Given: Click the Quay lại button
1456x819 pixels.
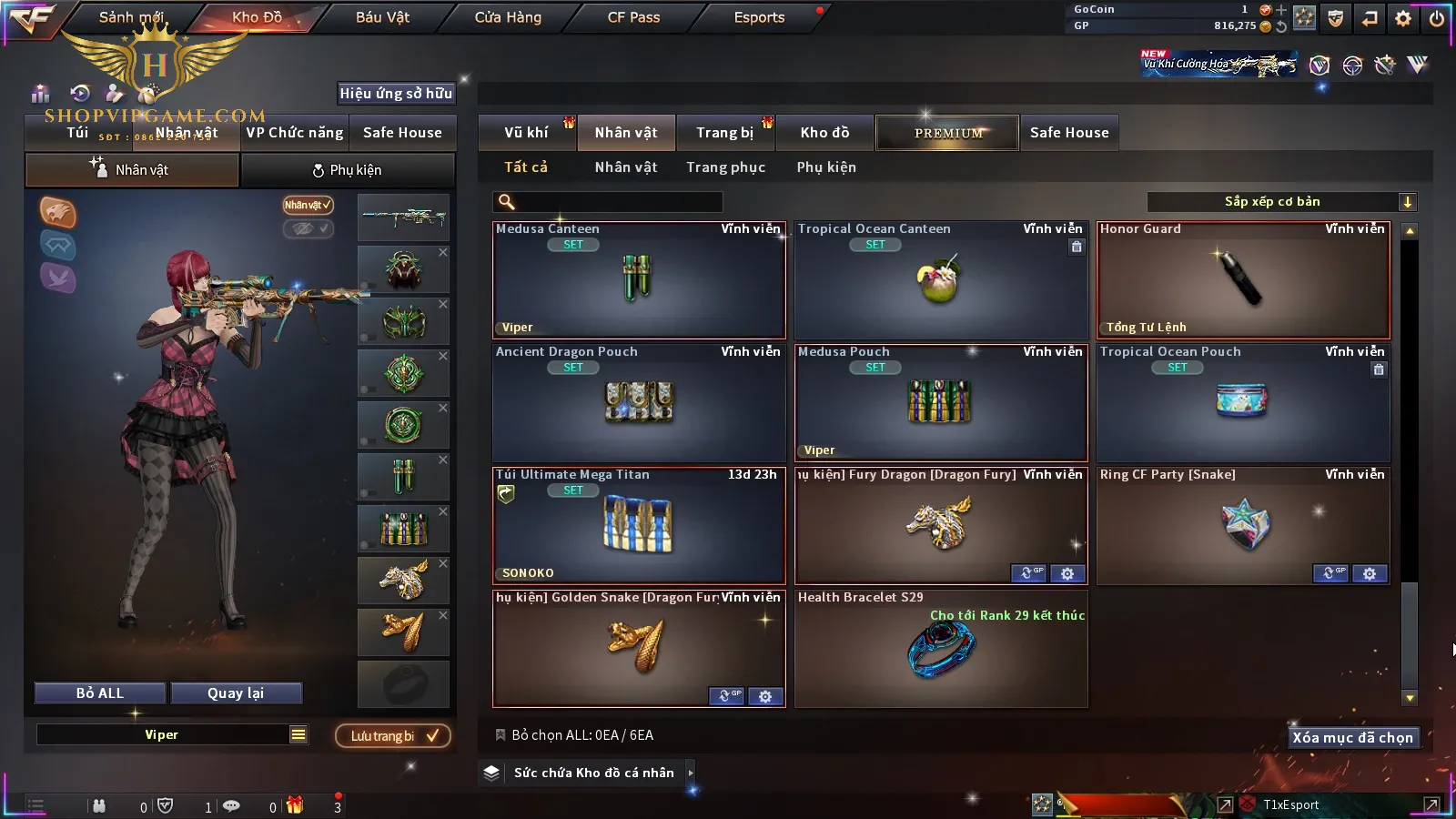Looking at the screenshot, I should point(236,693).
